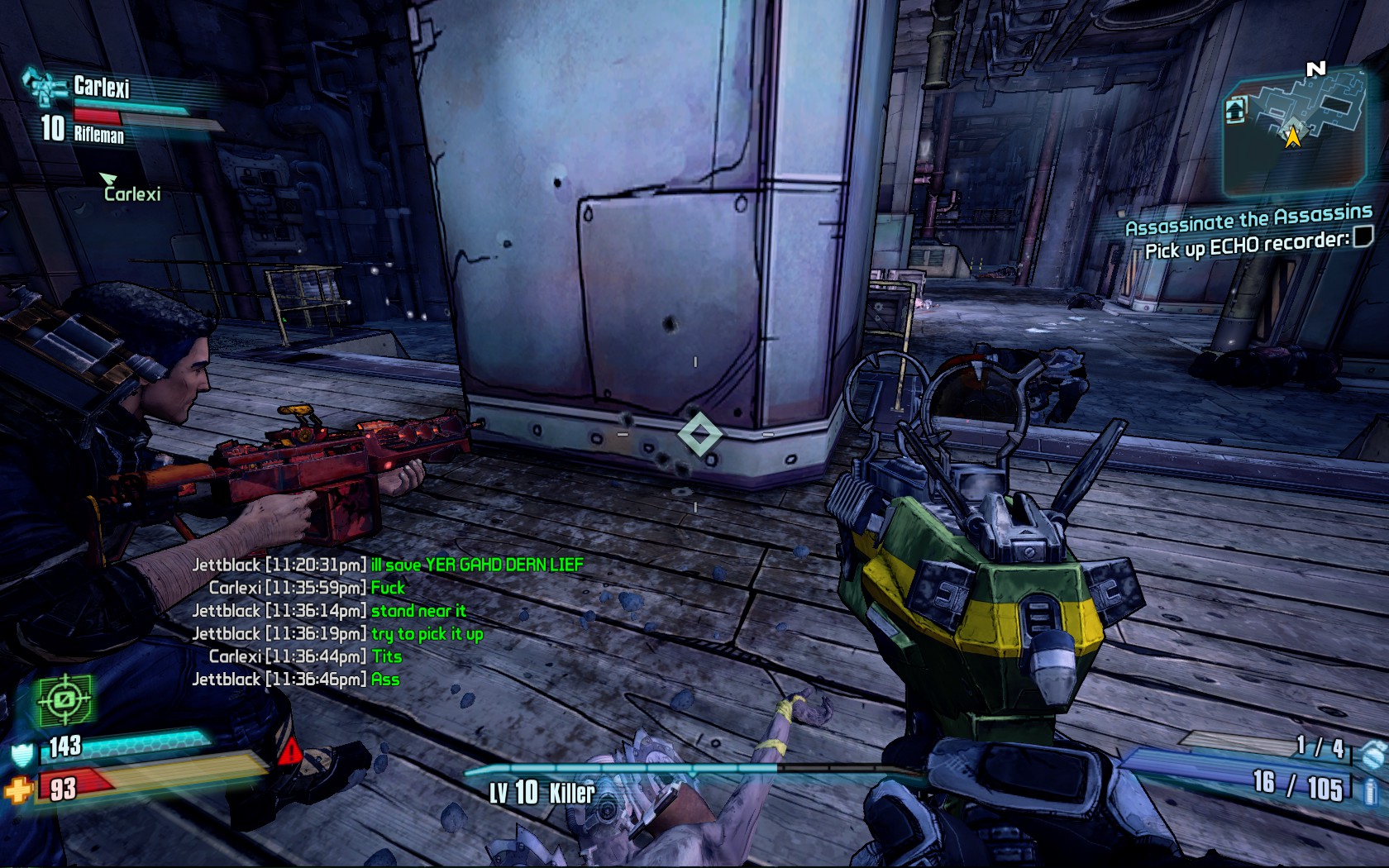Click Jettblack's "try to pick it up" chat message

point(427,634)
